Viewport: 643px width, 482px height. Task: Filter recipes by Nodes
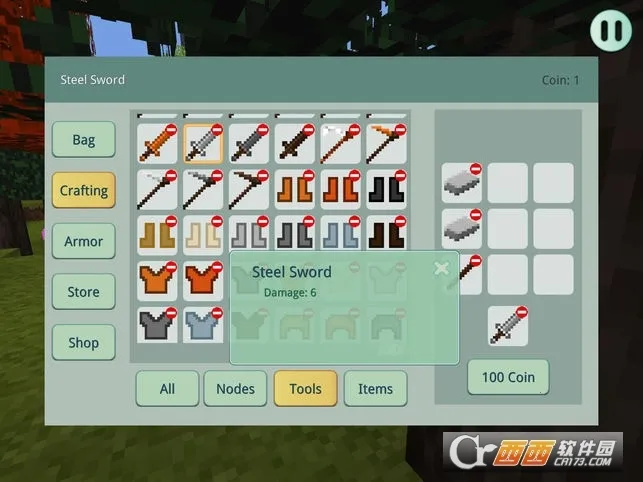[x=235, y=388]
